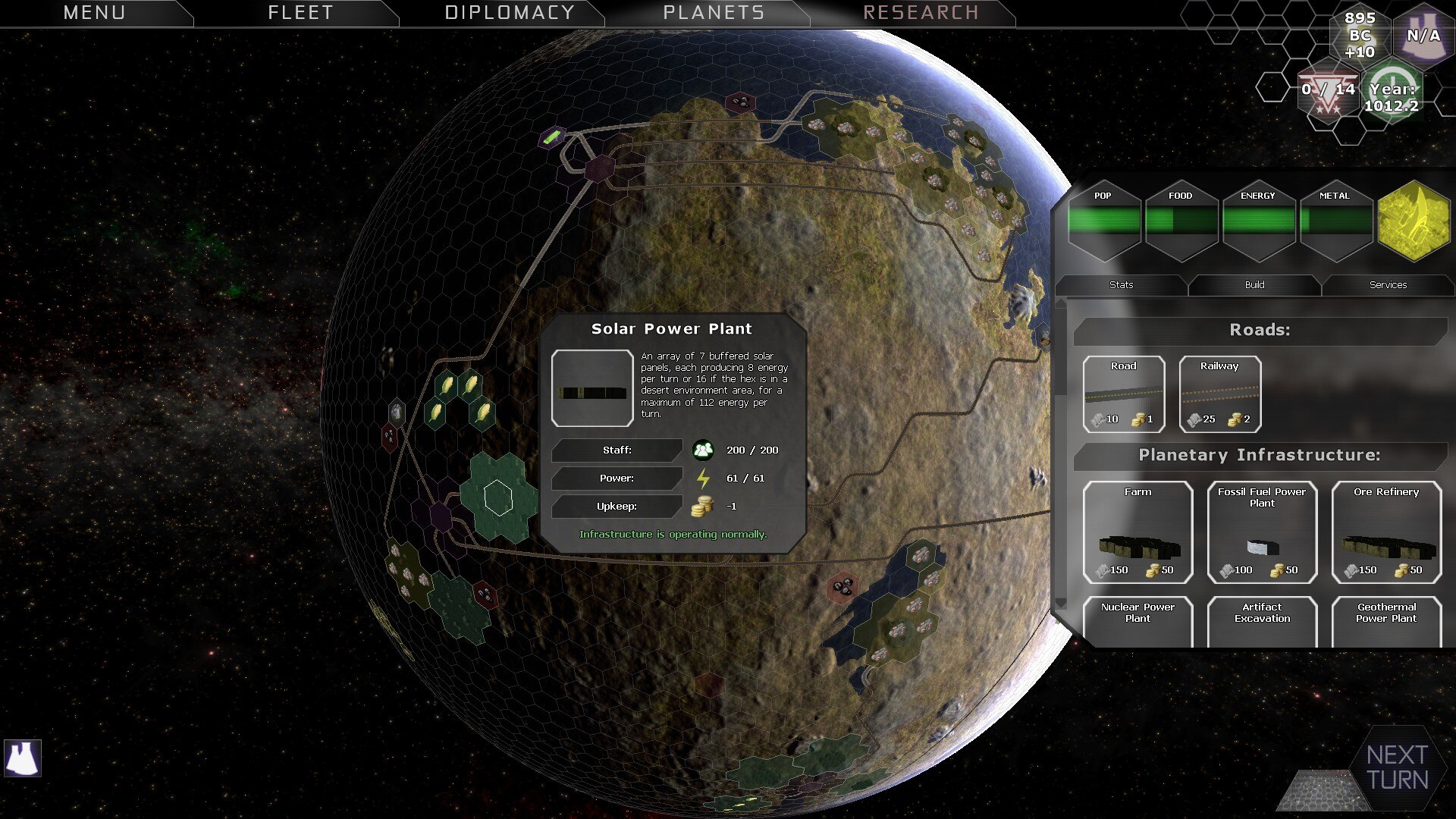This screenshot has height=819, width=1456.
Task: Open the Fleet screen
Action: point(300,13)
